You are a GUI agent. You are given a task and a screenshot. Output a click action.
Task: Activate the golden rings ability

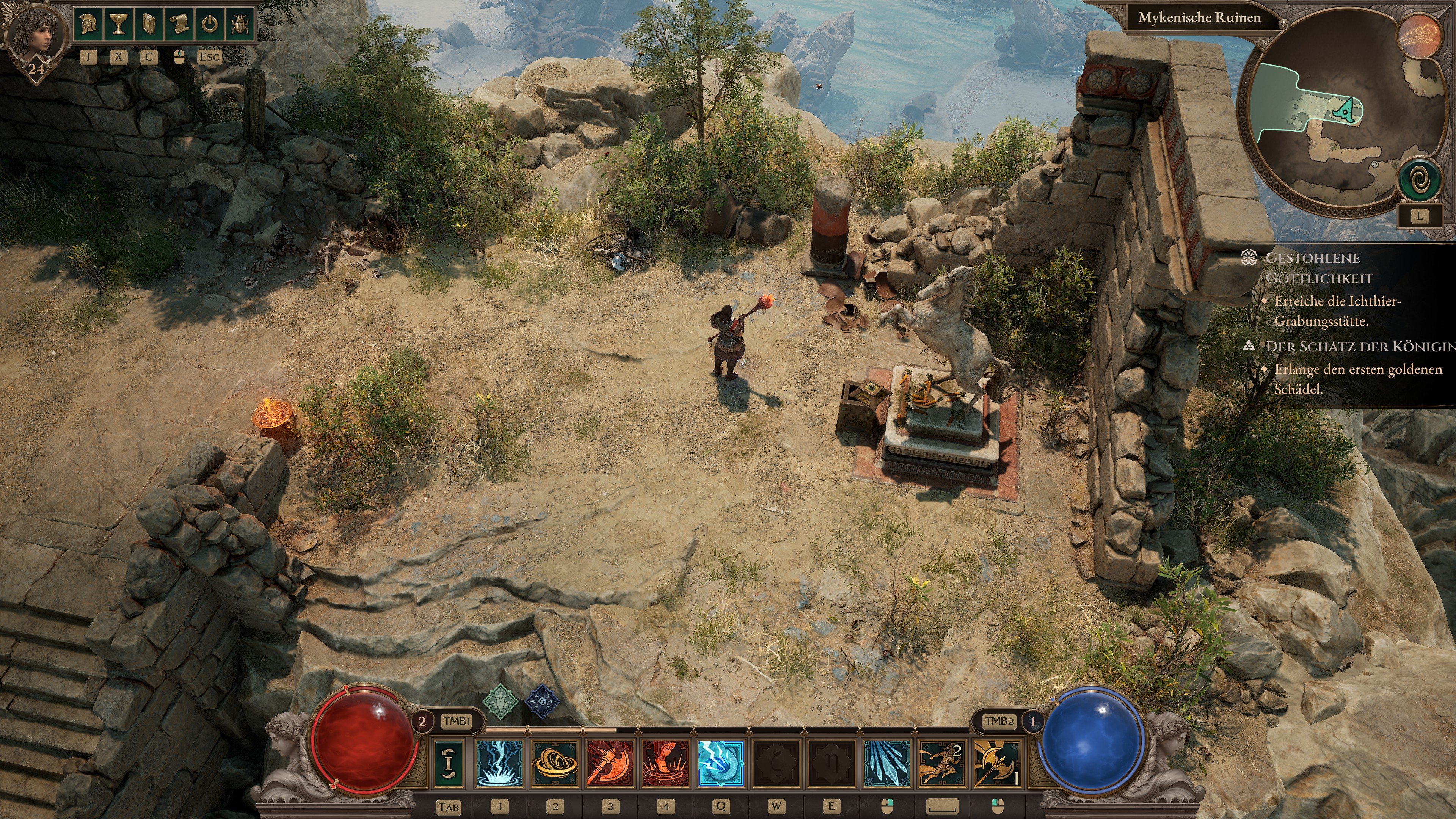(555, 764)
